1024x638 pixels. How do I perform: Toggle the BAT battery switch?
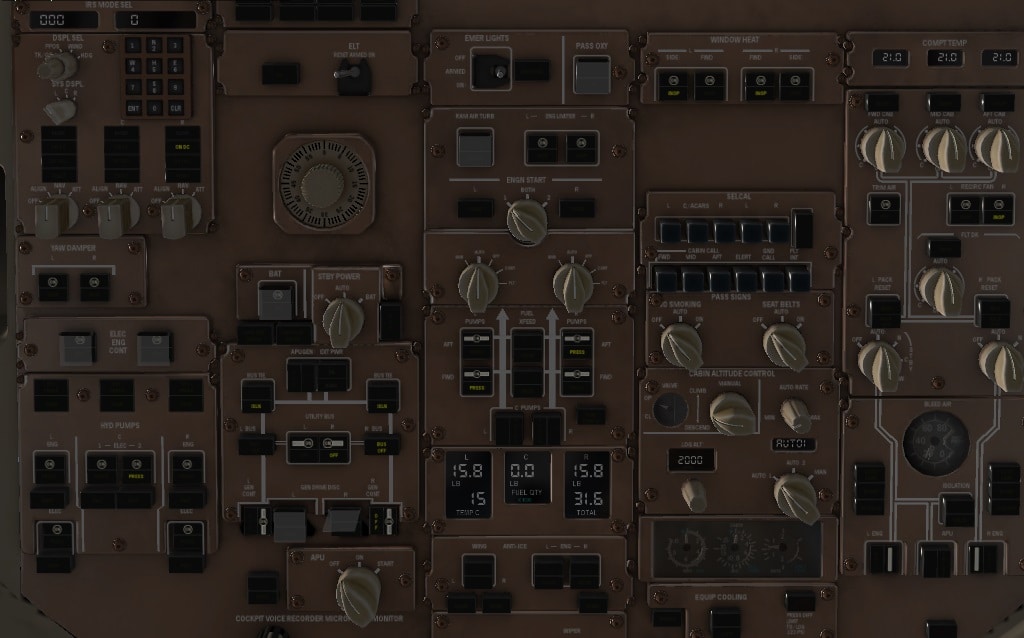point(275,300)
